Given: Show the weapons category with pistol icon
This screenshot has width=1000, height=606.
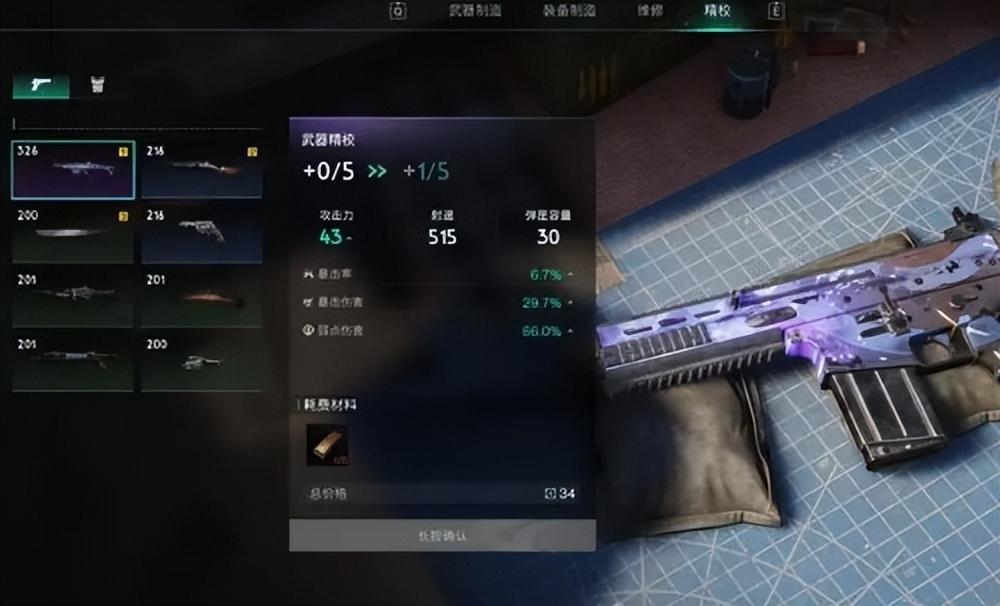Looking at the screenshot, I should coord(41,85).
